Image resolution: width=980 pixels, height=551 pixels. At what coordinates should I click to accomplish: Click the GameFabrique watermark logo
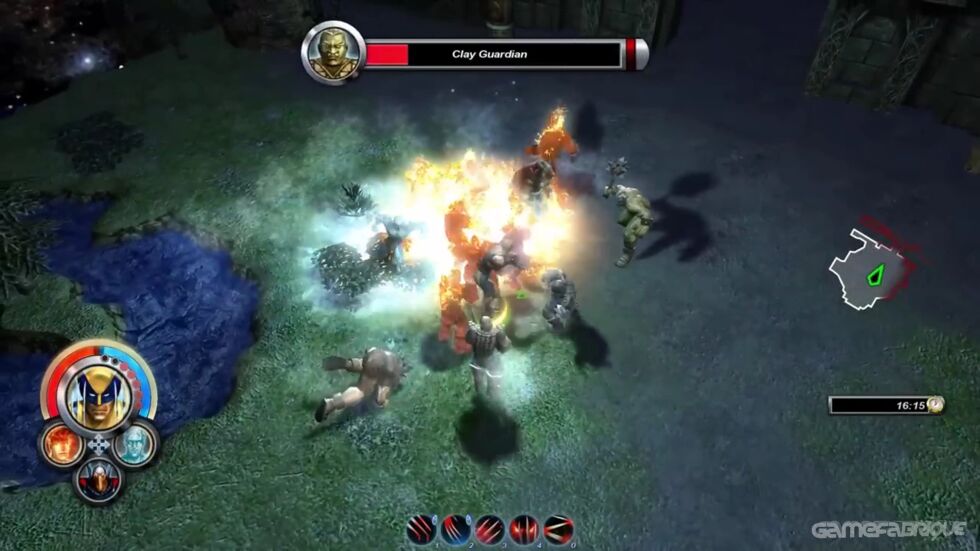(x=887, y=529)
